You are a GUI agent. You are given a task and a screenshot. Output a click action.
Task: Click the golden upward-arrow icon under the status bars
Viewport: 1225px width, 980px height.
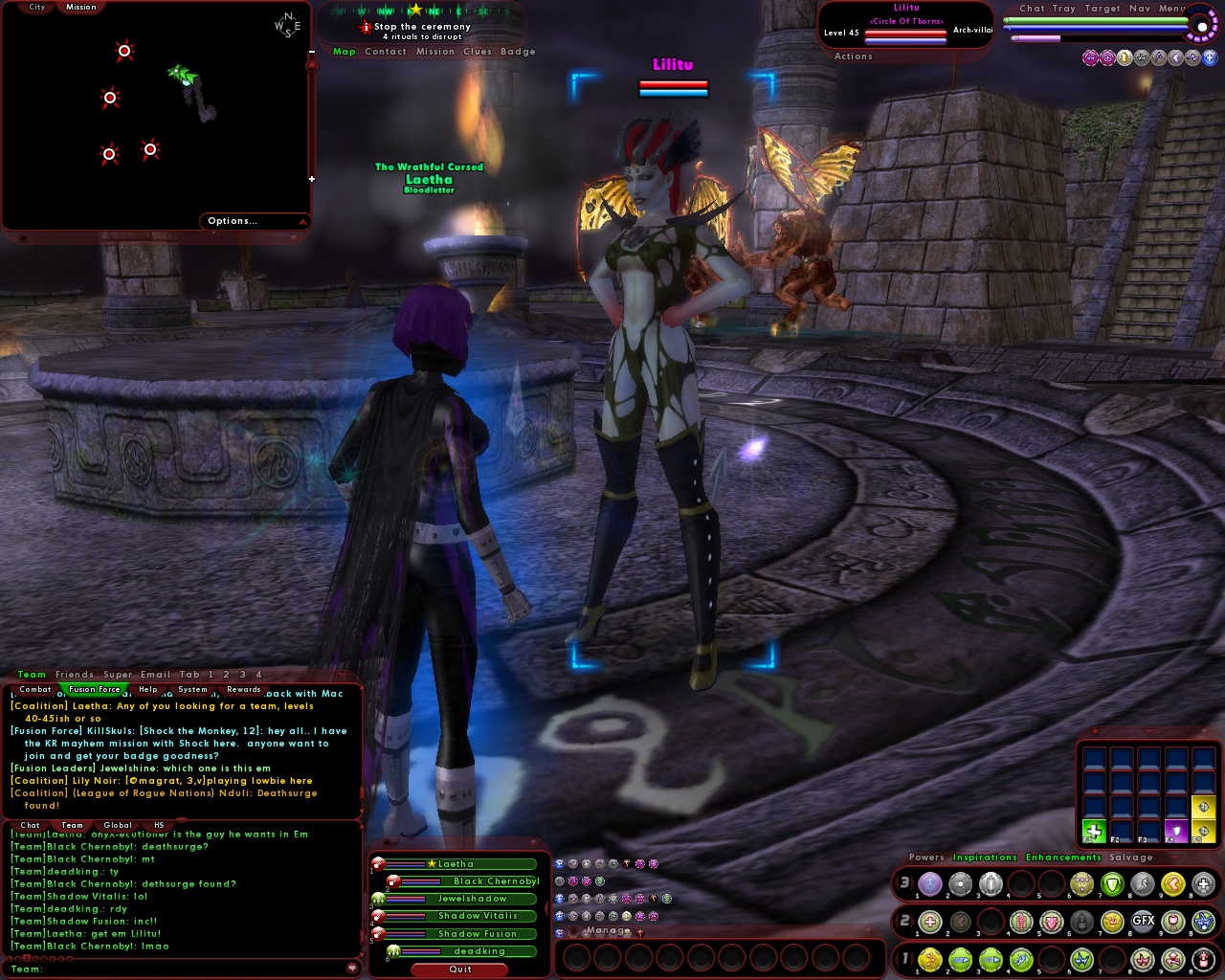(1125, 56)
